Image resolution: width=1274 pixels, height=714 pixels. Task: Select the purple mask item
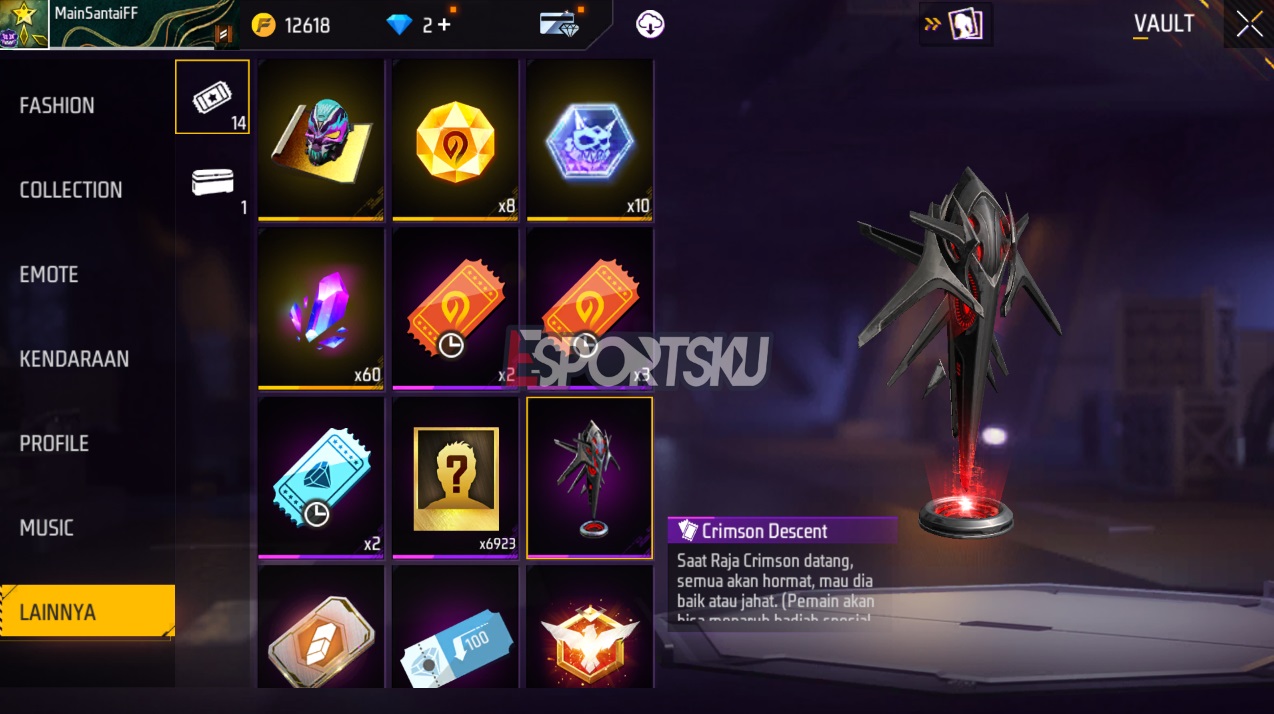click(321, 139)
